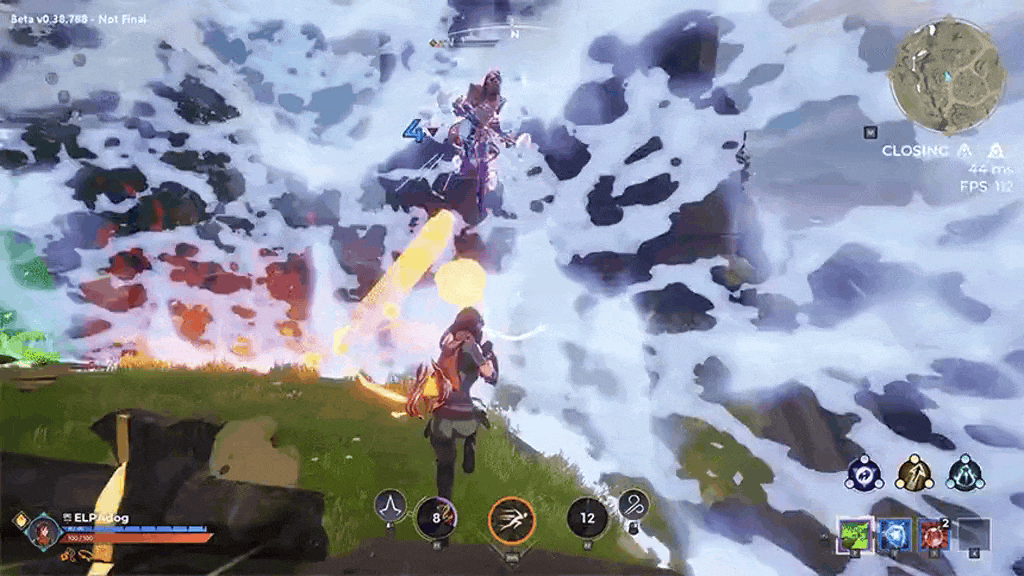Cast the primary gauntlet spell showing 8

435,517
